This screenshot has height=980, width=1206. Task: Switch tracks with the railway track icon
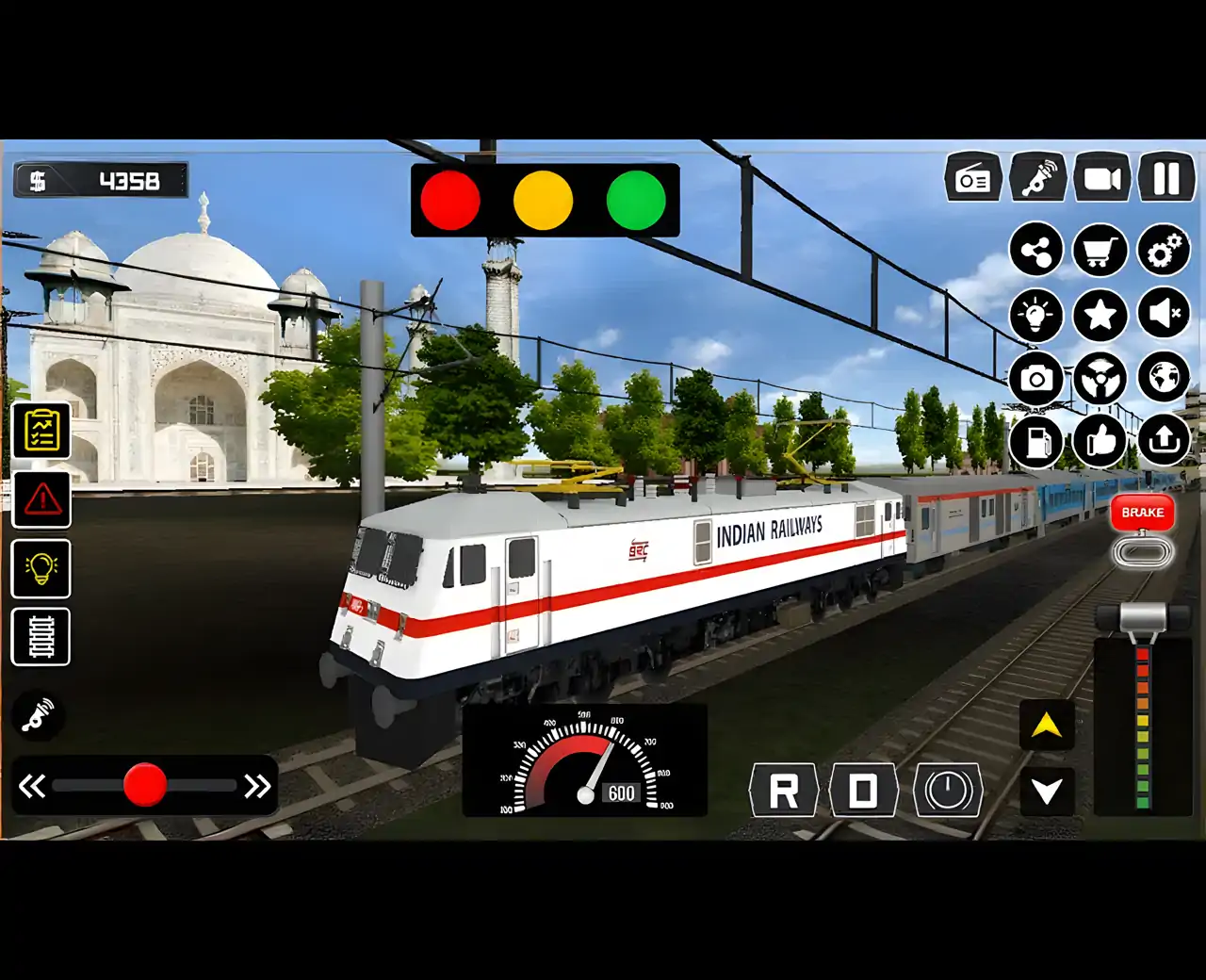tap(41, 637)
